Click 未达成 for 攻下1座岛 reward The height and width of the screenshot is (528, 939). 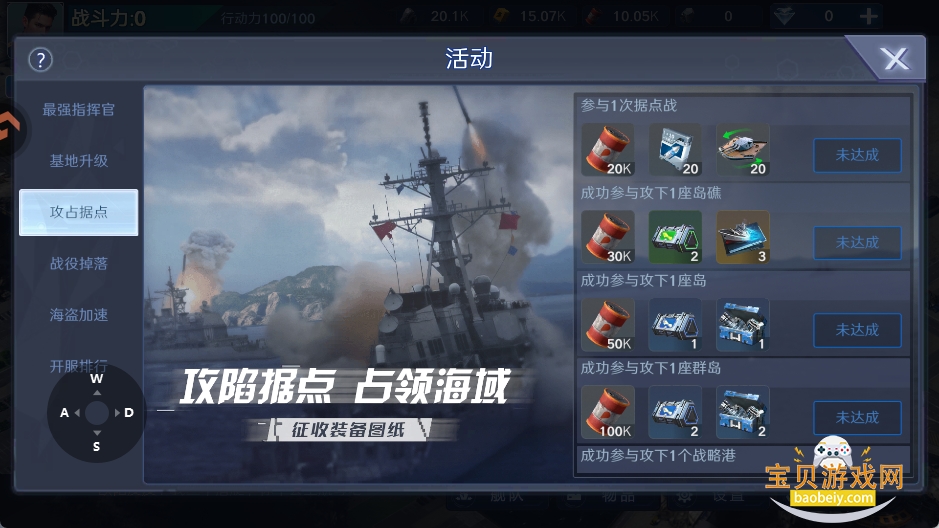pyautogui.click(x=856, y=330)
